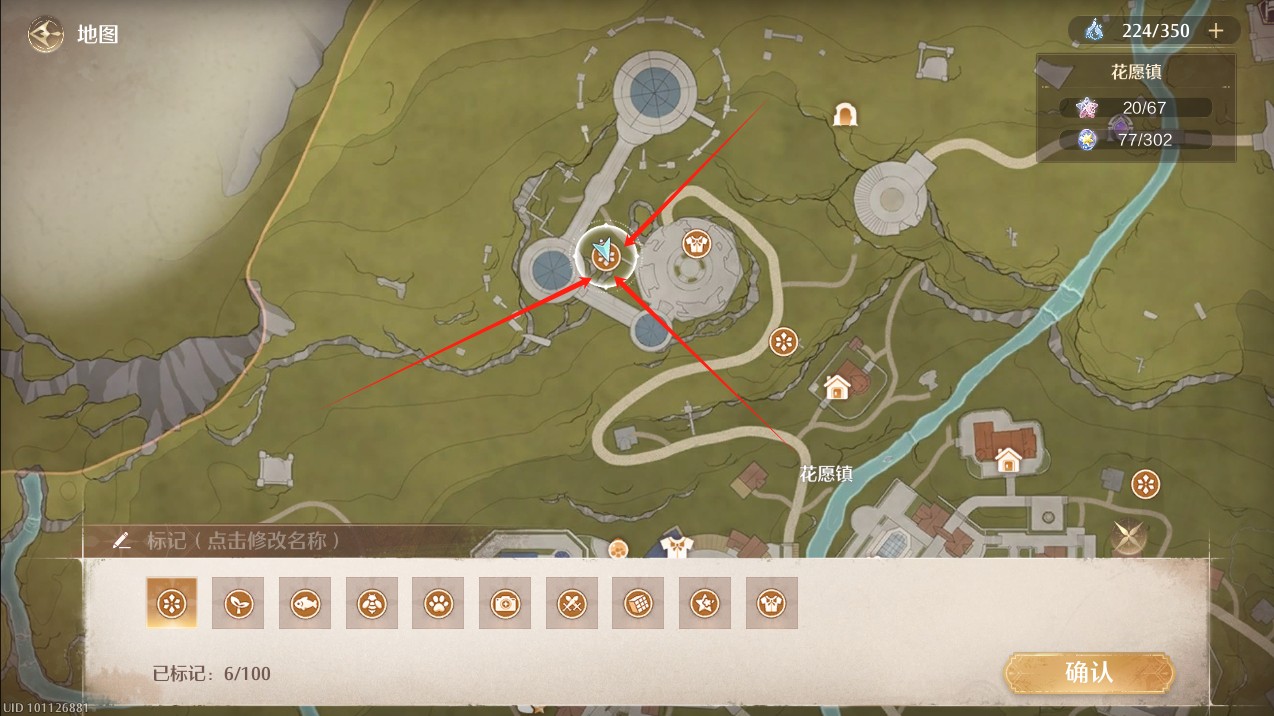The image size is (1274, 716).
Task: Close the map via top-left 地图 icon
Action: [x=45, y=34]
